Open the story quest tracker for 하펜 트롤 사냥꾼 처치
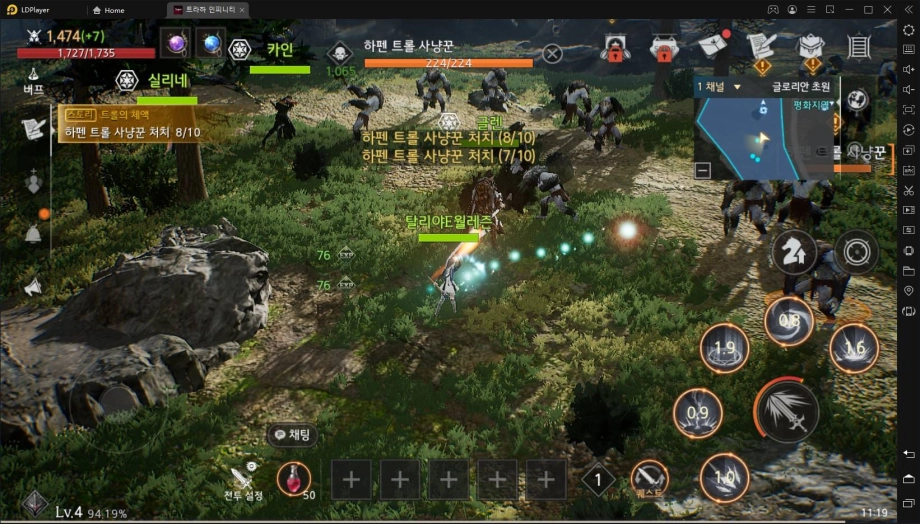 pos(130,124)
